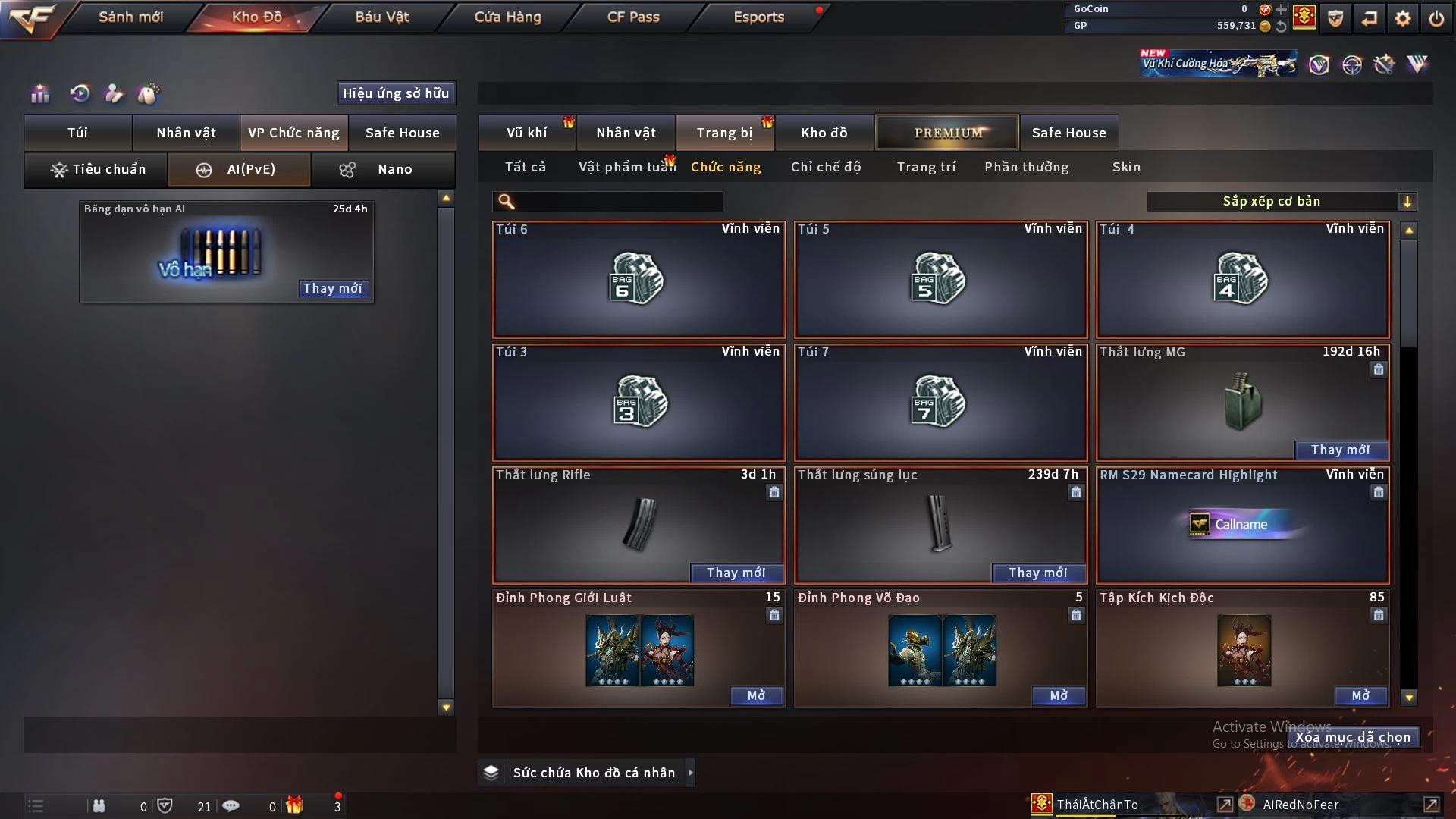Select RM S29 Namecard Highlight item
Image resolution: width=1456 pixels, height=819 pixels.
tap(1242, 525)
